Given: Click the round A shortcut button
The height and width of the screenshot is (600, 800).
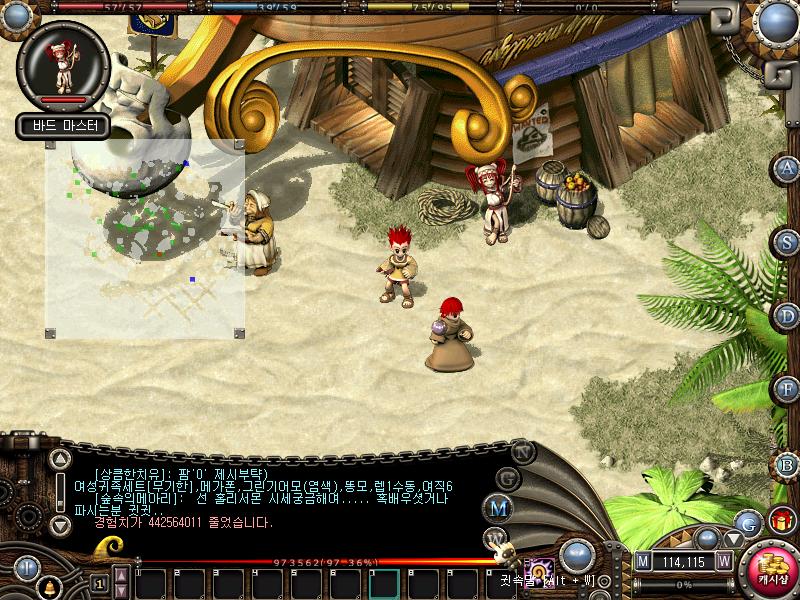Looking at the screenshot, I should click(787, 169).
